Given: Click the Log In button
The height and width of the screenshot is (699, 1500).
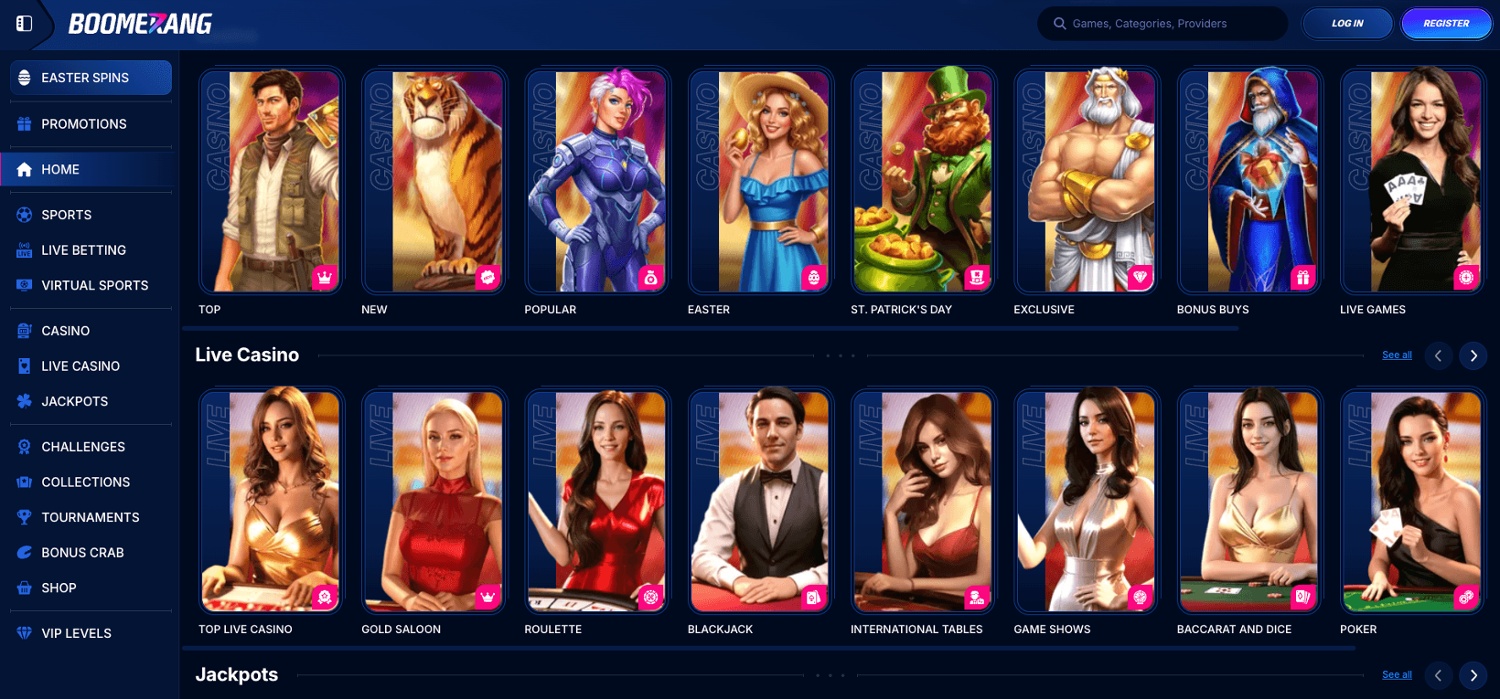Looking at the screenshot, I should [x=1346, y=23].
